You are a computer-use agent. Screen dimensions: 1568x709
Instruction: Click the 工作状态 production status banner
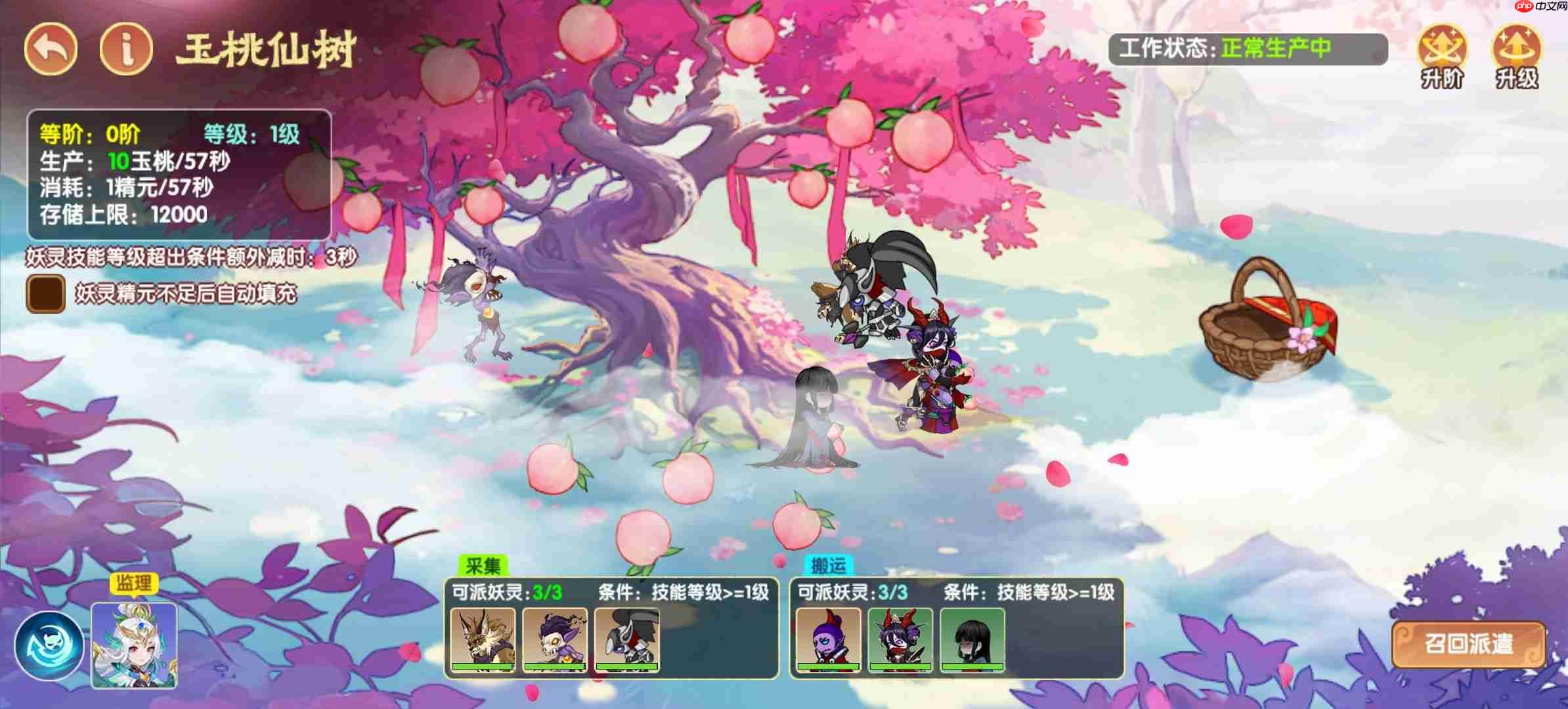pos(1248,47)
